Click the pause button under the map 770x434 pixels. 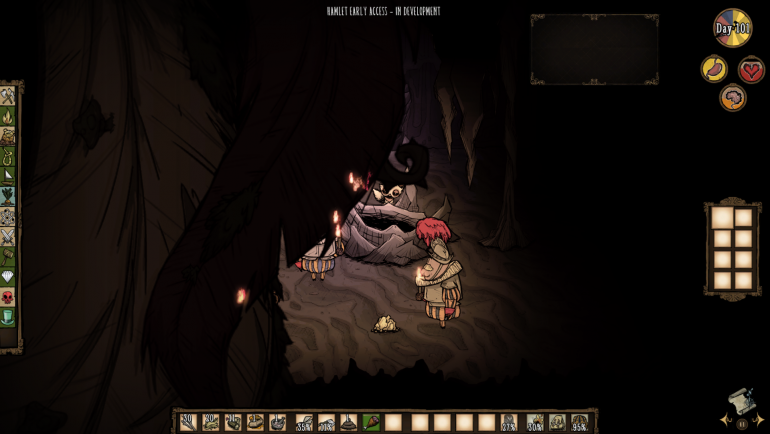click(742, 424)
